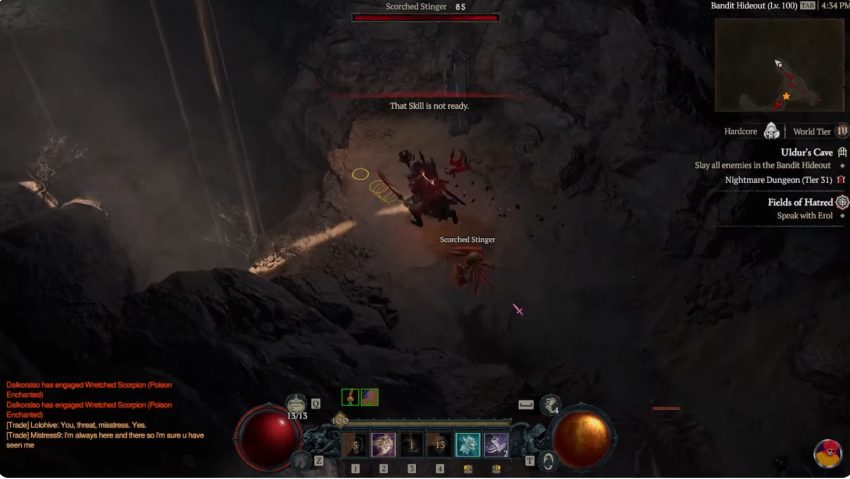Activate fourth skill slot showing cooldown 13
The height and width of the screenshot is (479, 850).
point(440,445)
